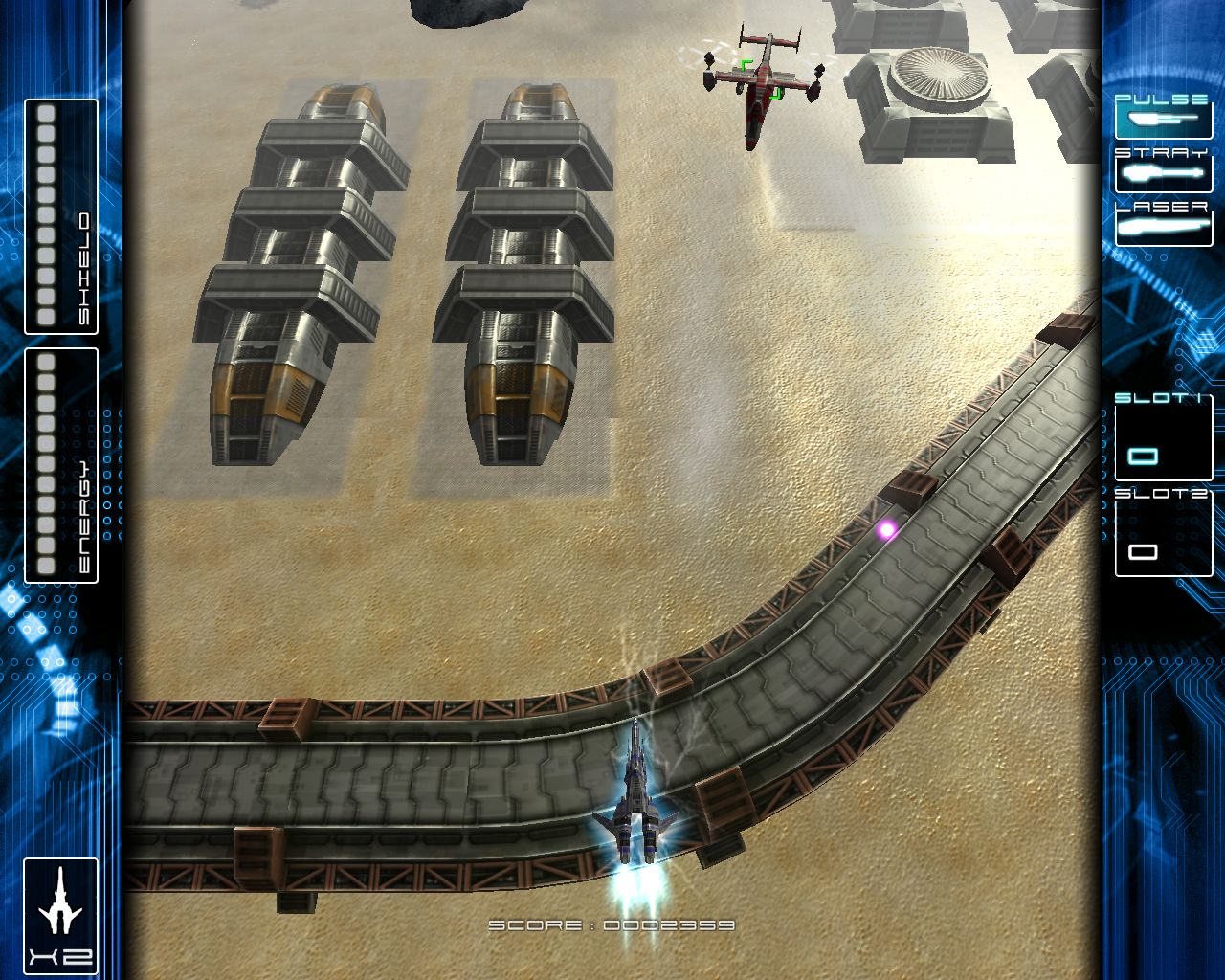Toggle the LASER weapon active state
1225x980 pixels.
coord(1161,228)
